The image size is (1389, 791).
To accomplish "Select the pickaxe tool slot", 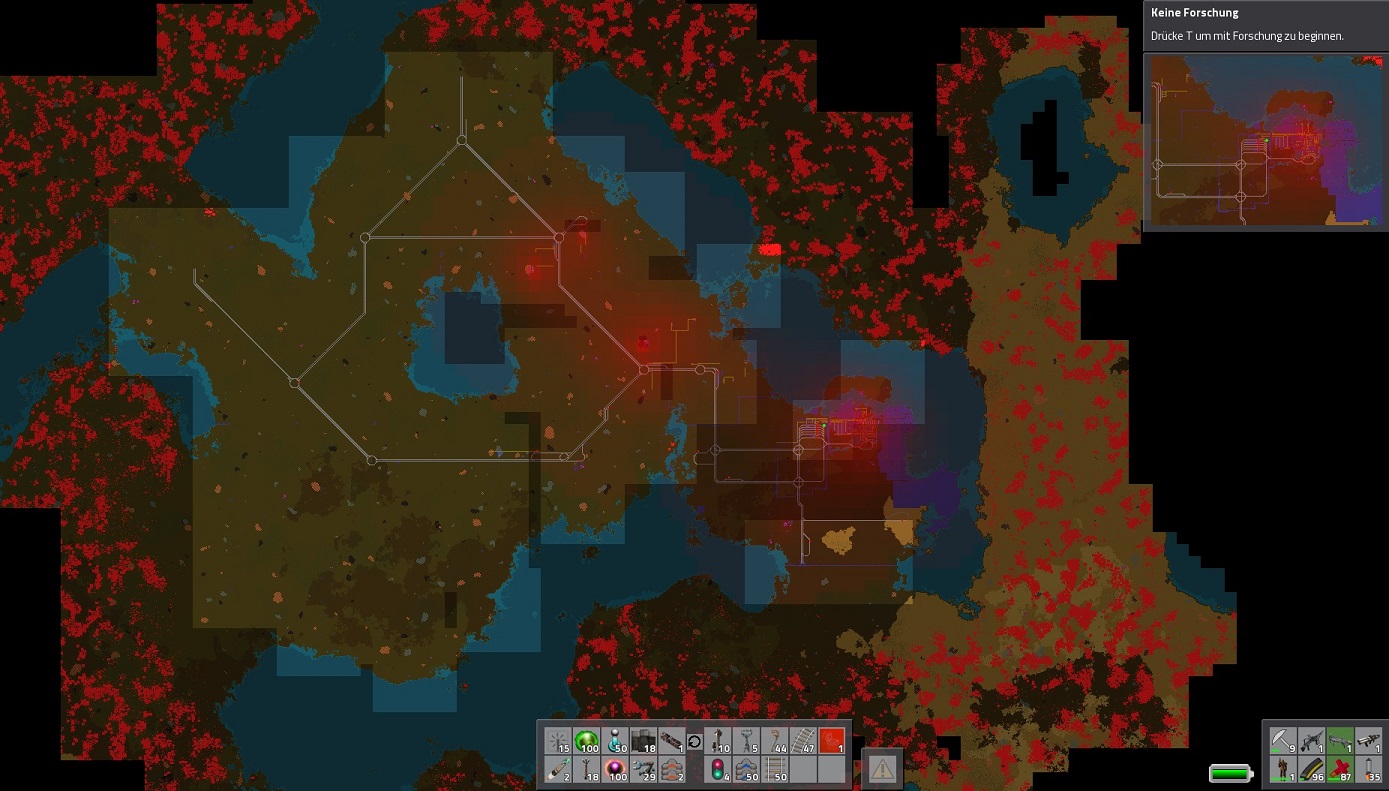I will click(1283, 741).
